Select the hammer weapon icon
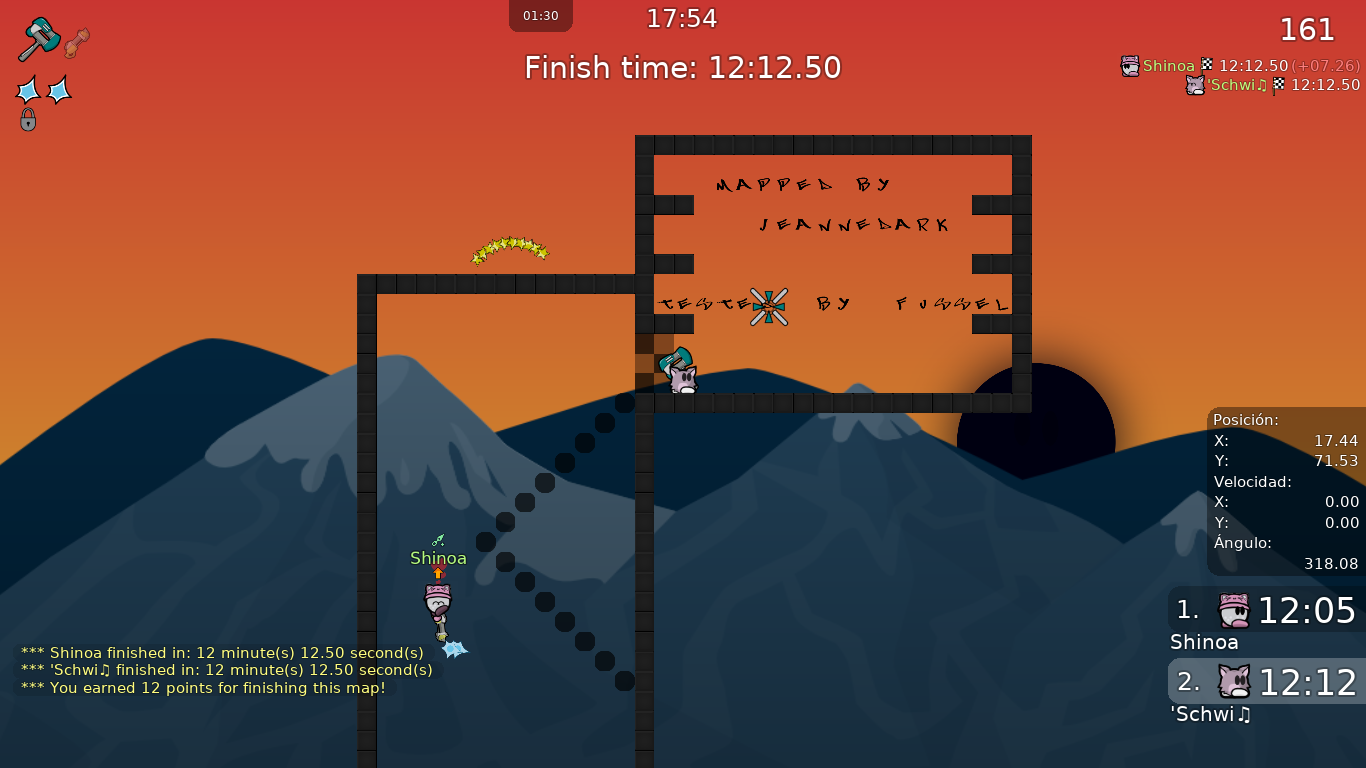The image size is (1366, 768). point(39,39)
